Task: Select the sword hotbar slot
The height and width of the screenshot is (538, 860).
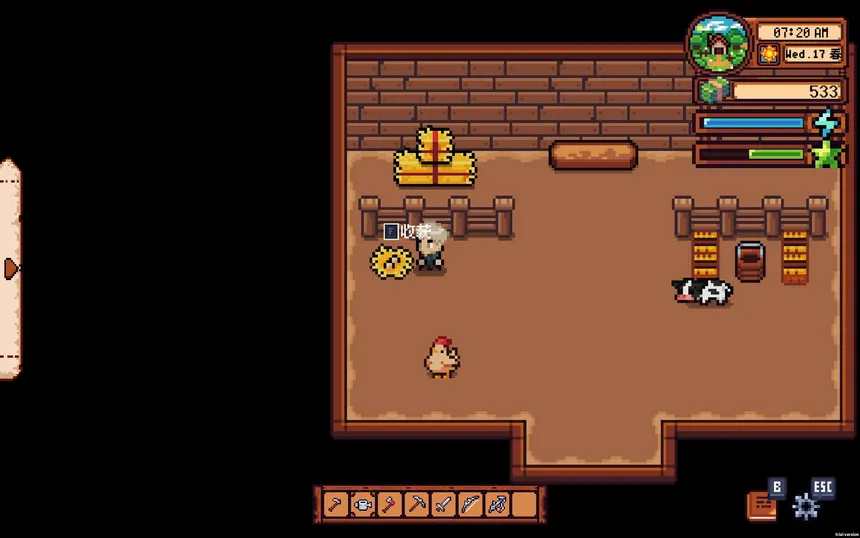Action: pyautogui.click(x=444, y=505)
